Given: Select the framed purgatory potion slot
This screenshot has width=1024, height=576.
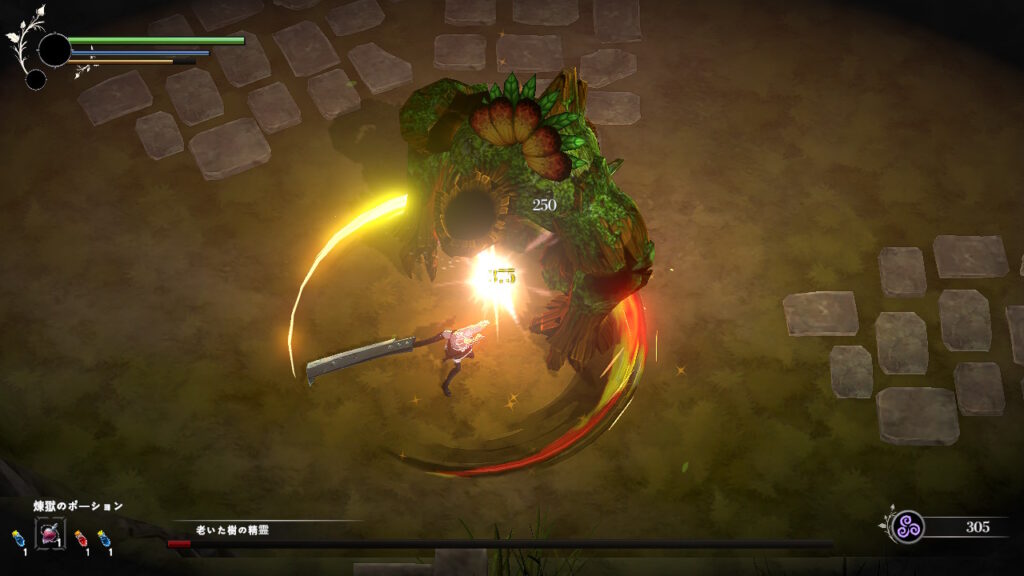Looking at the screenshot, I should pos(50,534).
